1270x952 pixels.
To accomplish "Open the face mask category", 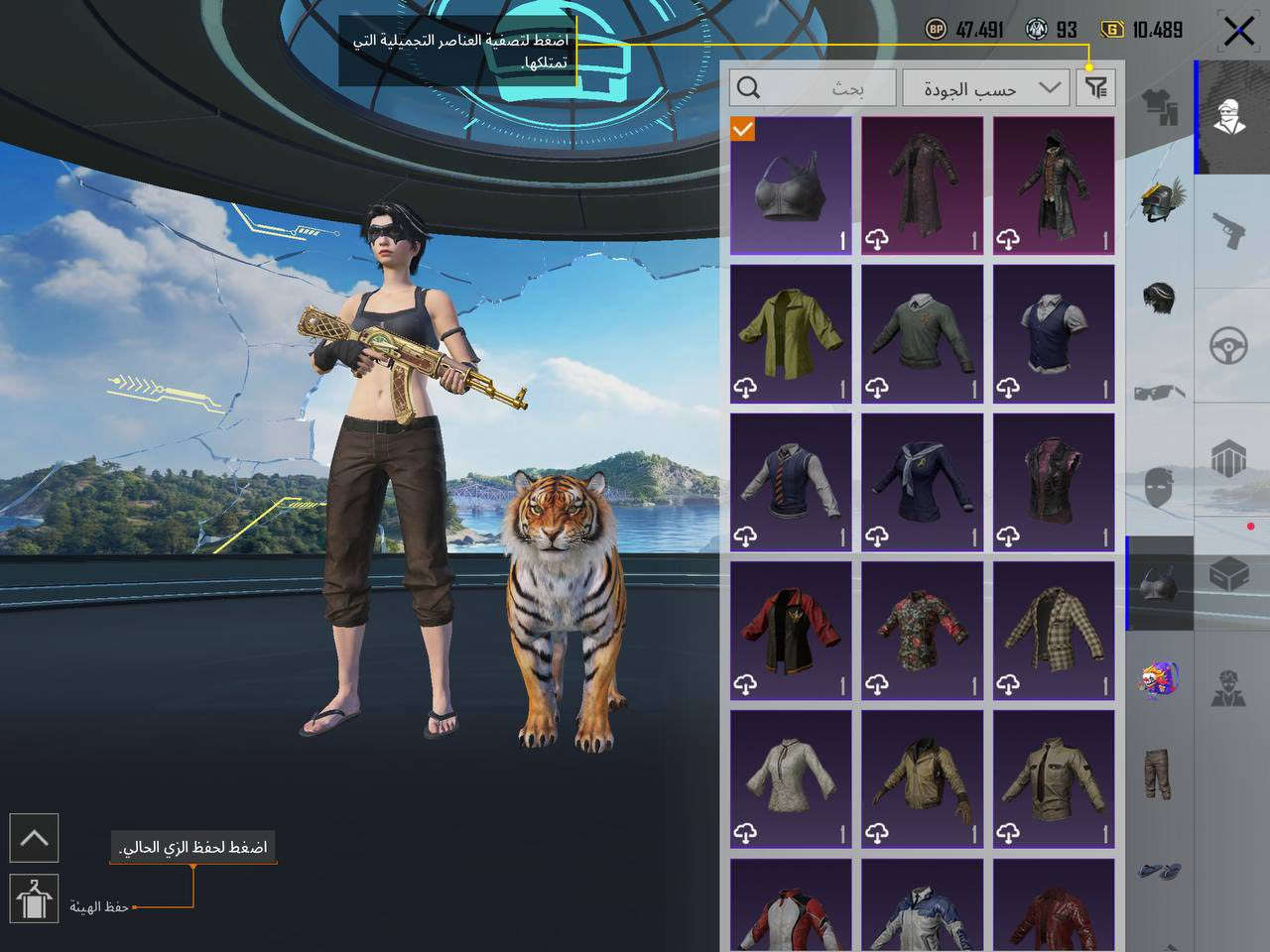I will (1160, 488).
